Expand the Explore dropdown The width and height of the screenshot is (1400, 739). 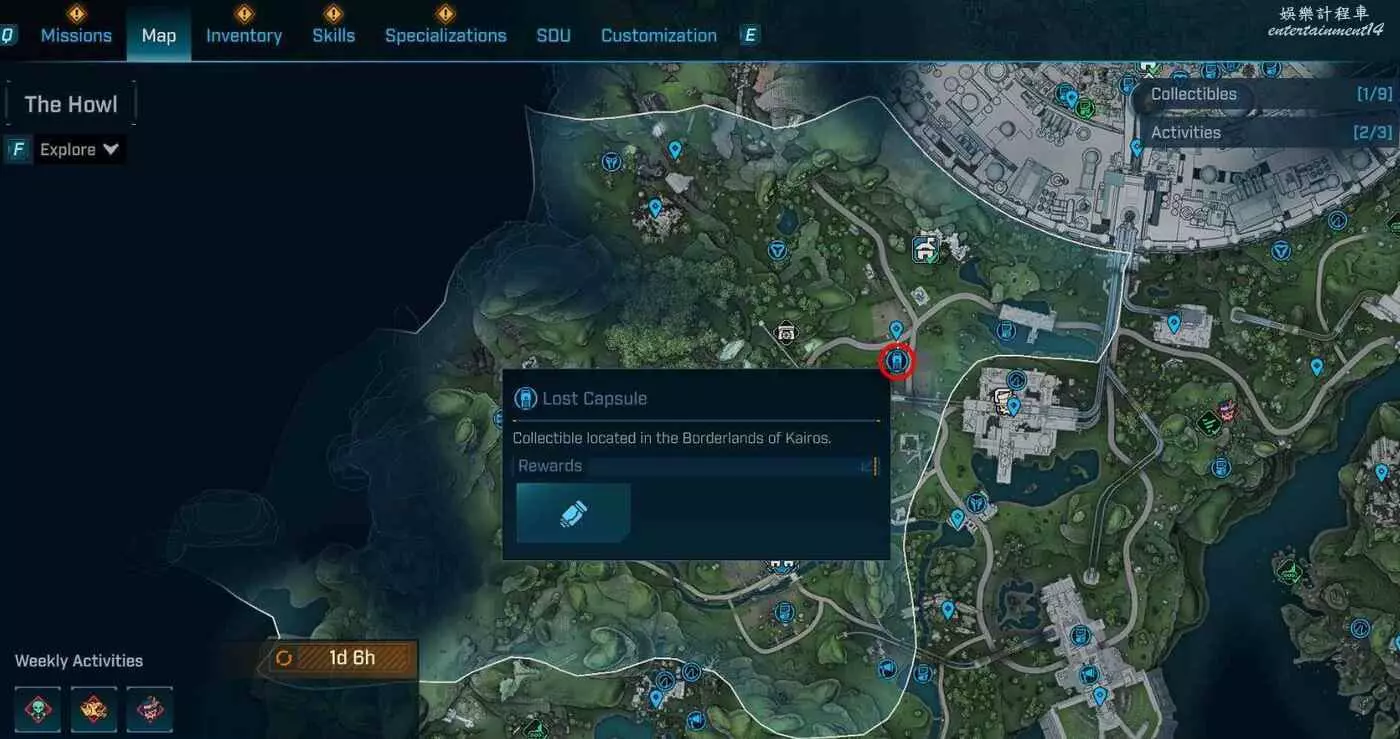[79, 150]
